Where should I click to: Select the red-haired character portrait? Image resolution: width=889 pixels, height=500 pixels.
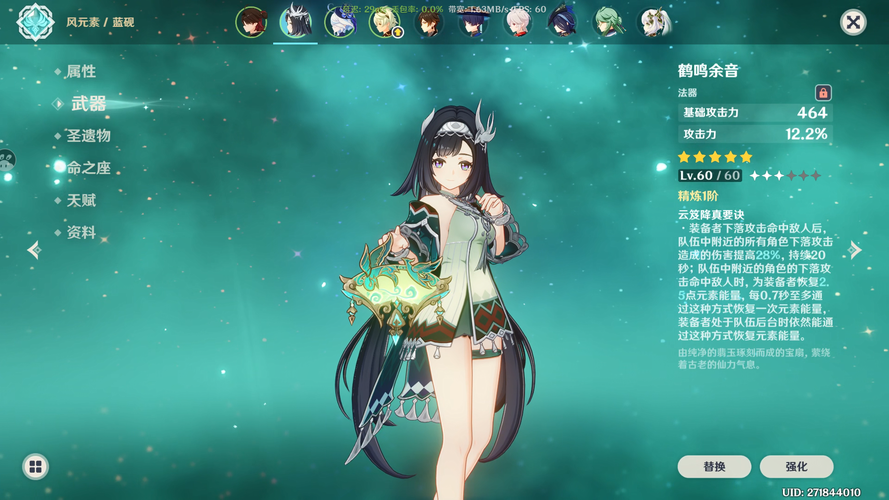click(x=251, y=22)
